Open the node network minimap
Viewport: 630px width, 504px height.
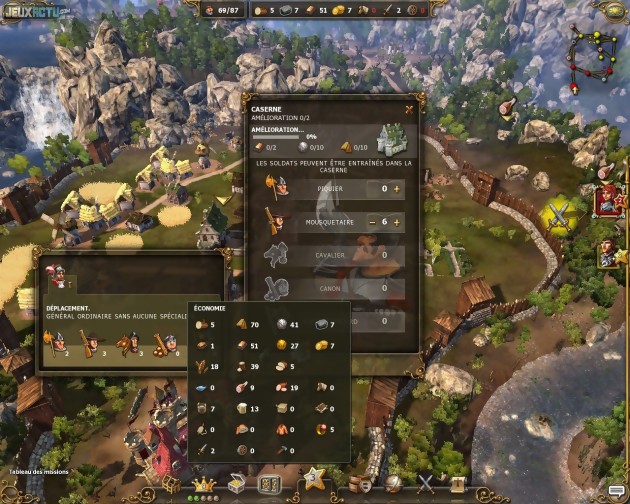click(x=591, y=48)
